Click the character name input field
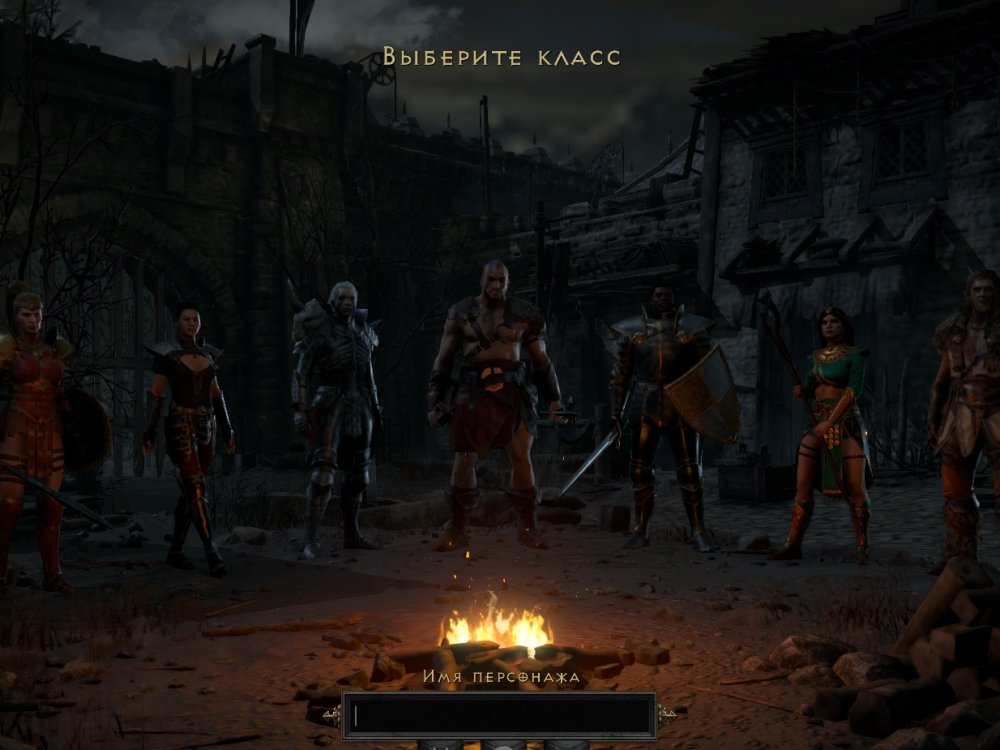1000x750 pixels. click(x=498, y=715)
